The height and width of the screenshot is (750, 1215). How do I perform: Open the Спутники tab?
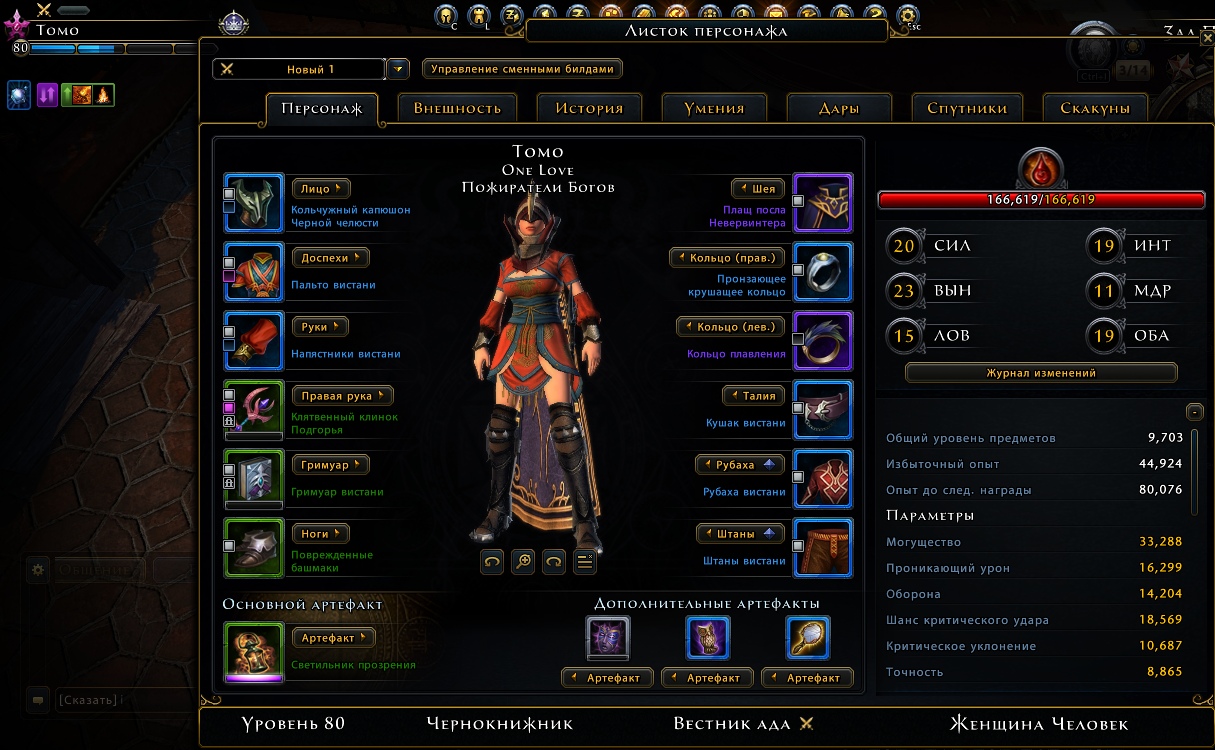966,108
